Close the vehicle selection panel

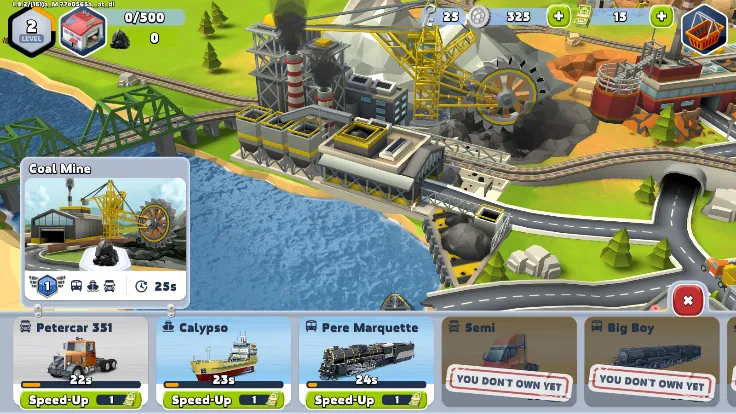click(x=687, y=299)
